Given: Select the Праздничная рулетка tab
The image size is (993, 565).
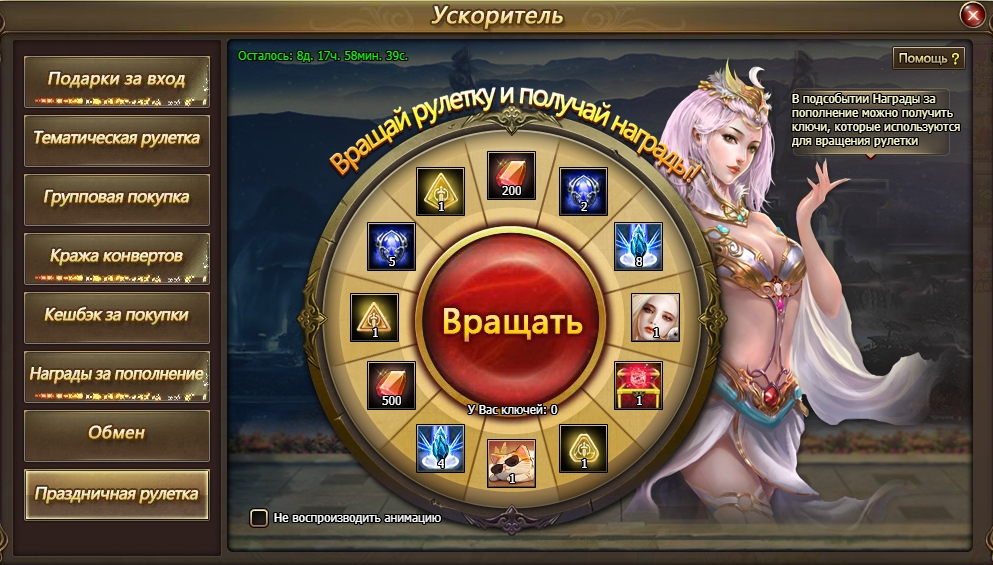Looking at the screenshot, I should pyautogui.click(x=117, y=494).
